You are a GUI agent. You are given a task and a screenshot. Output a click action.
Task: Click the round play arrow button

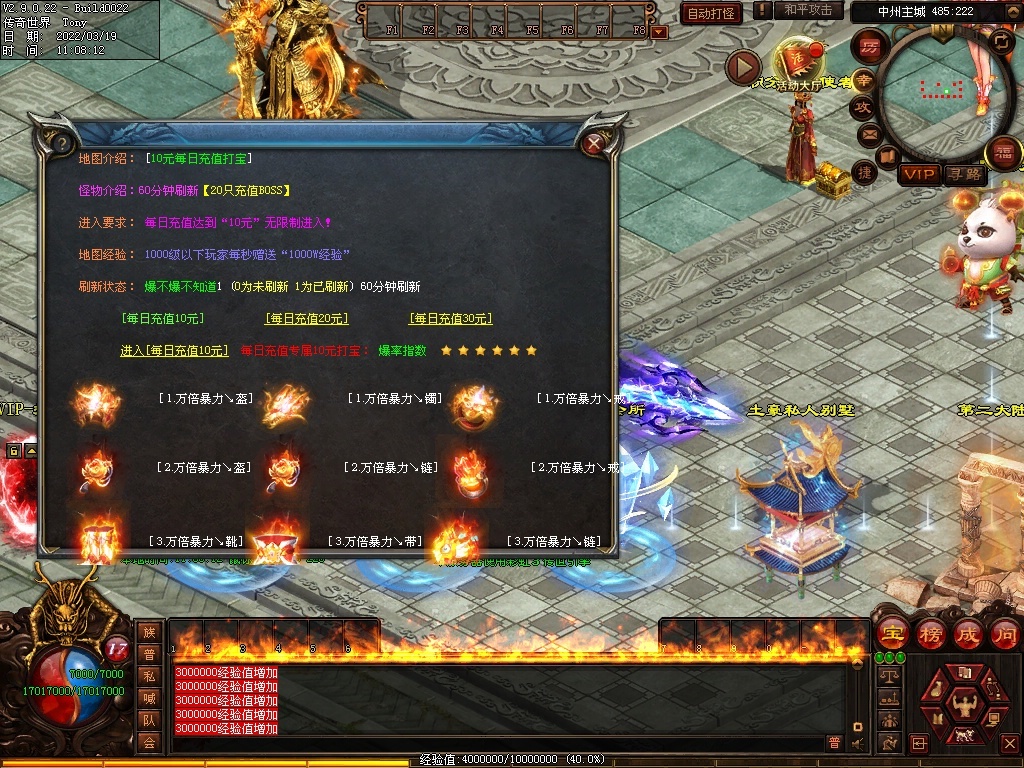point(743,67)
